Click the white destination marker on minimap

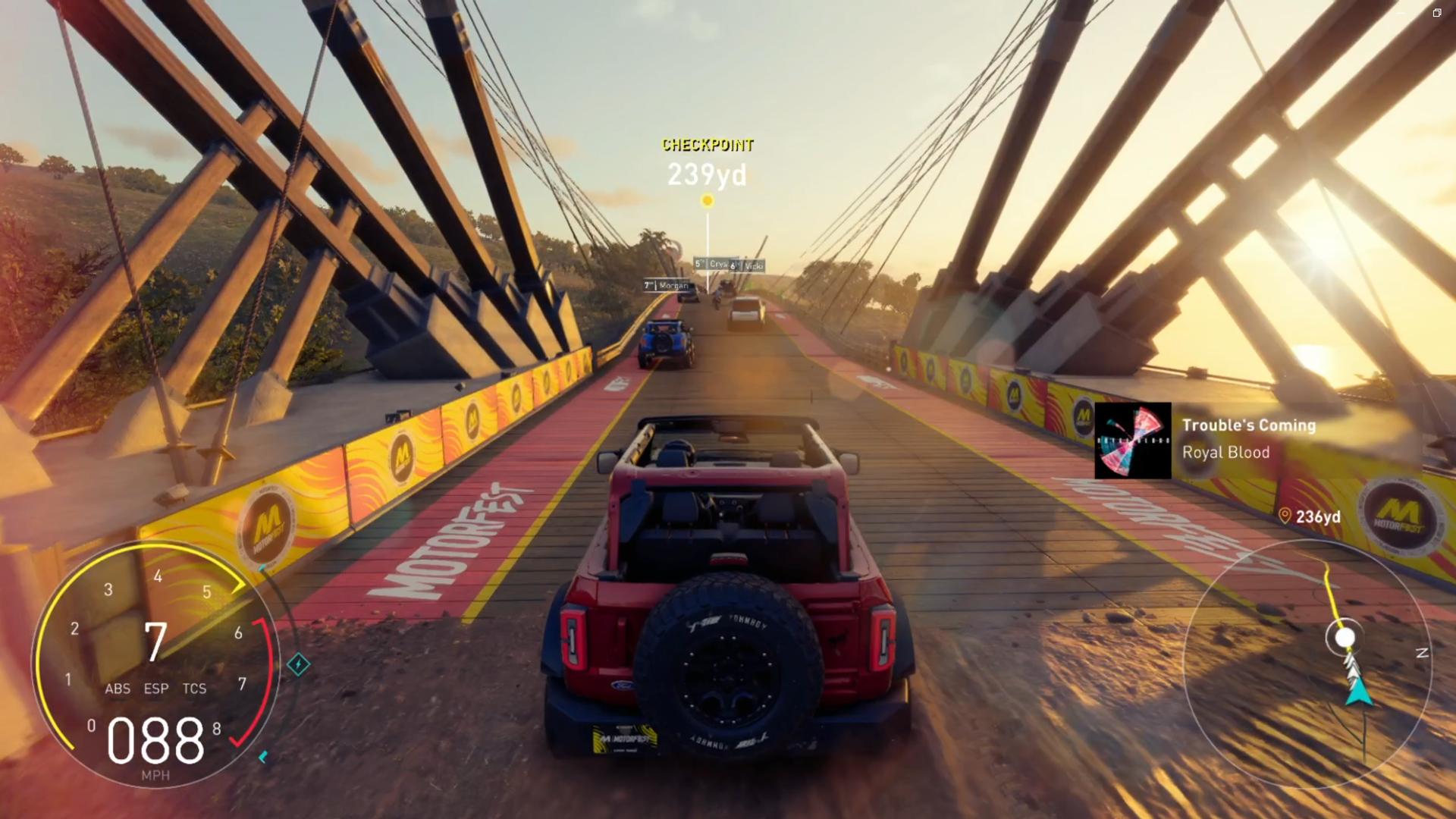[x=1345, y=639]
